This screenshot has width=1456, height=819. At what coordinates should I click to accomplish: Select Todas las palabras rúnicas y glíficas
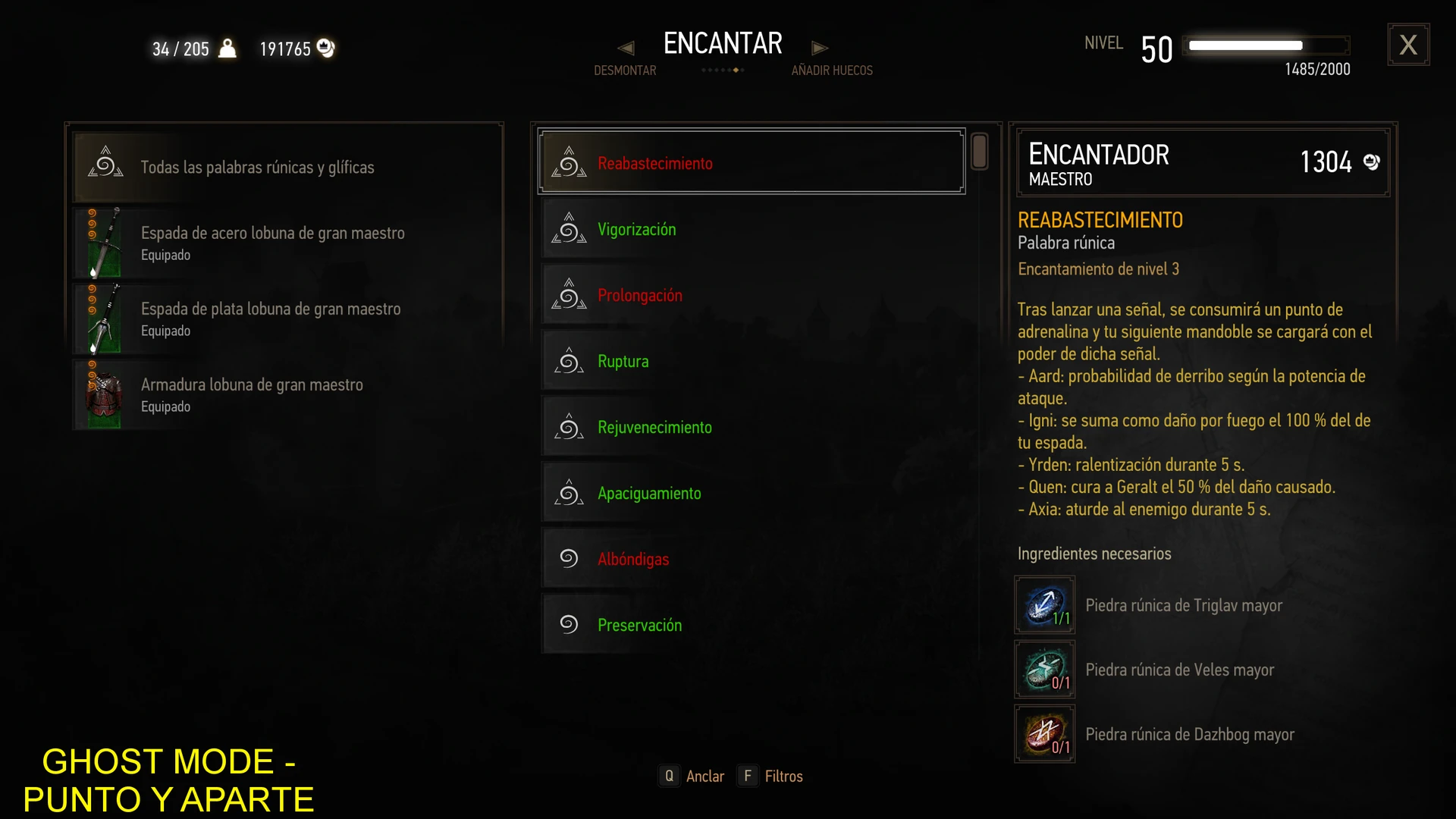[x=287, y=167]
